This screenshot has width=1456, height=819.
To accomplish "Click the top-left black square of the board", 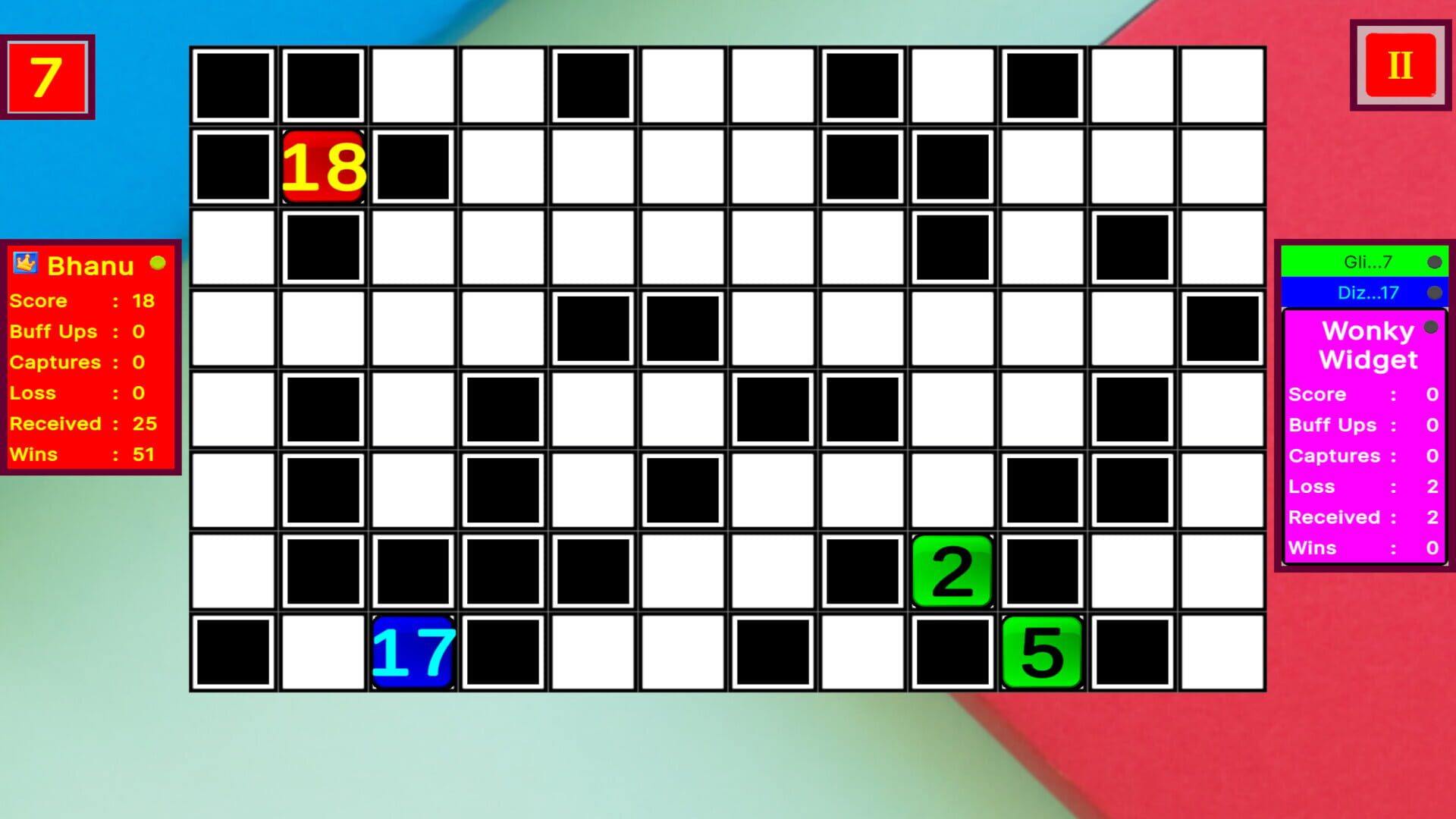I will click(233, 84).
